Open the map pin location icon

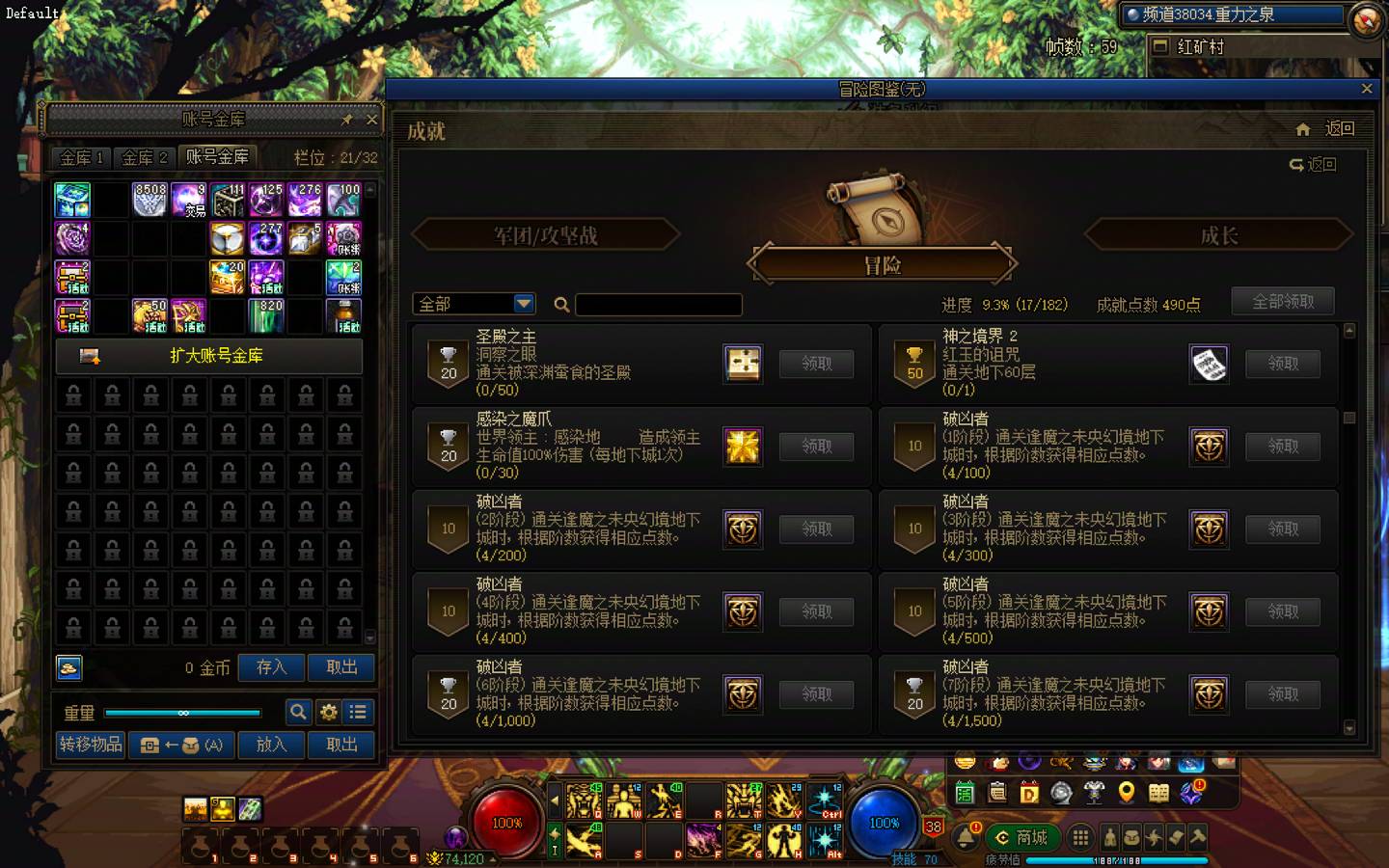pos(1127,793)
